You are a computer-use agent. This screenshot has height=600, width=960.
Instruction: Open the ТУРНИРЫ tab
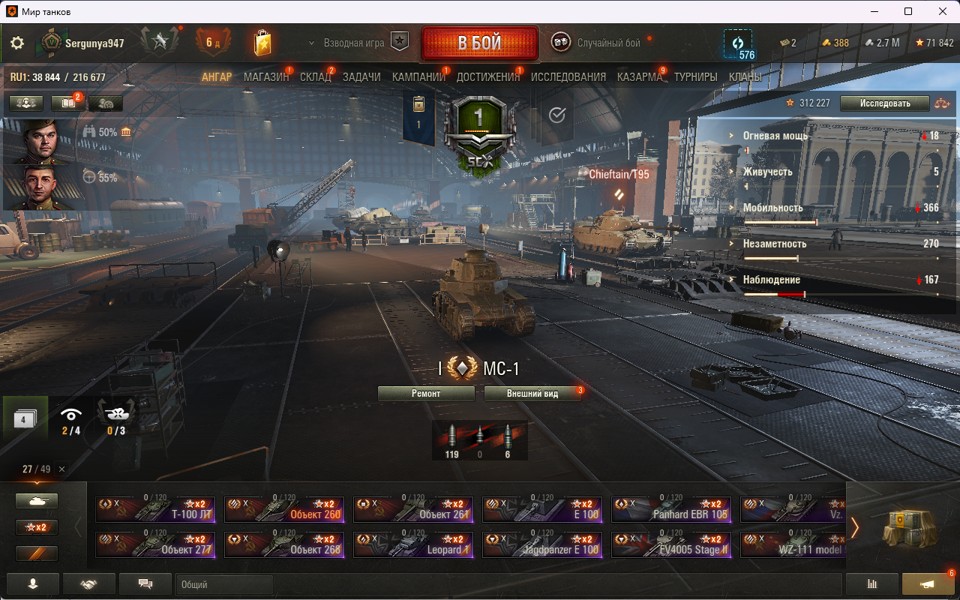pos(695,77)
